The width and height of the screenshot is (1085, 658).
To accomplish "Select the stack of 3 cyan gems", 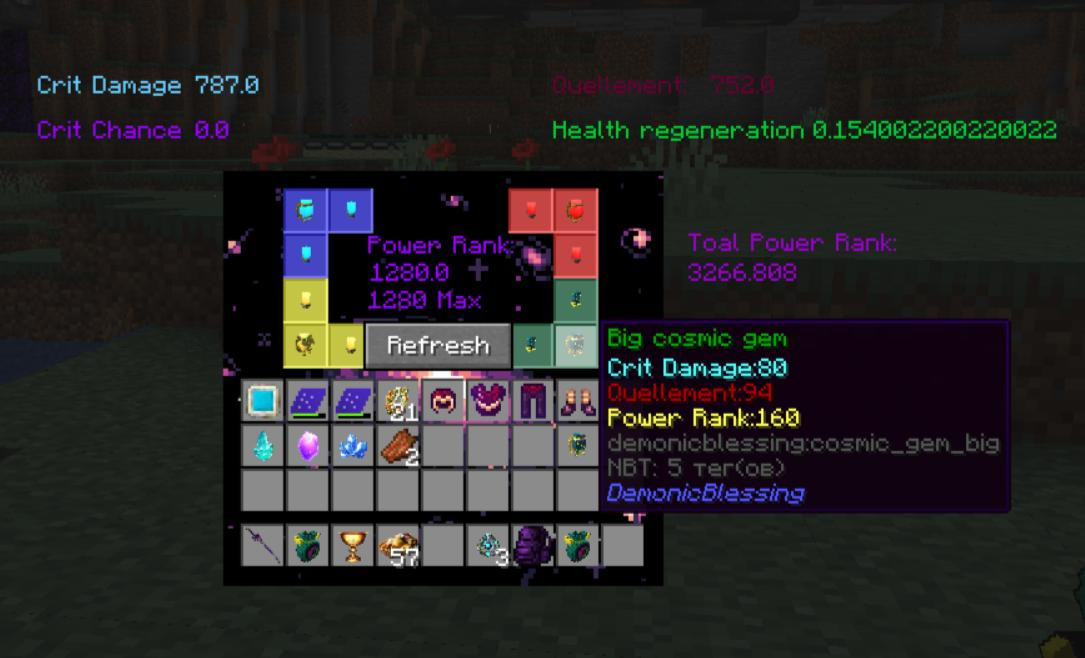I will point(487,546).
